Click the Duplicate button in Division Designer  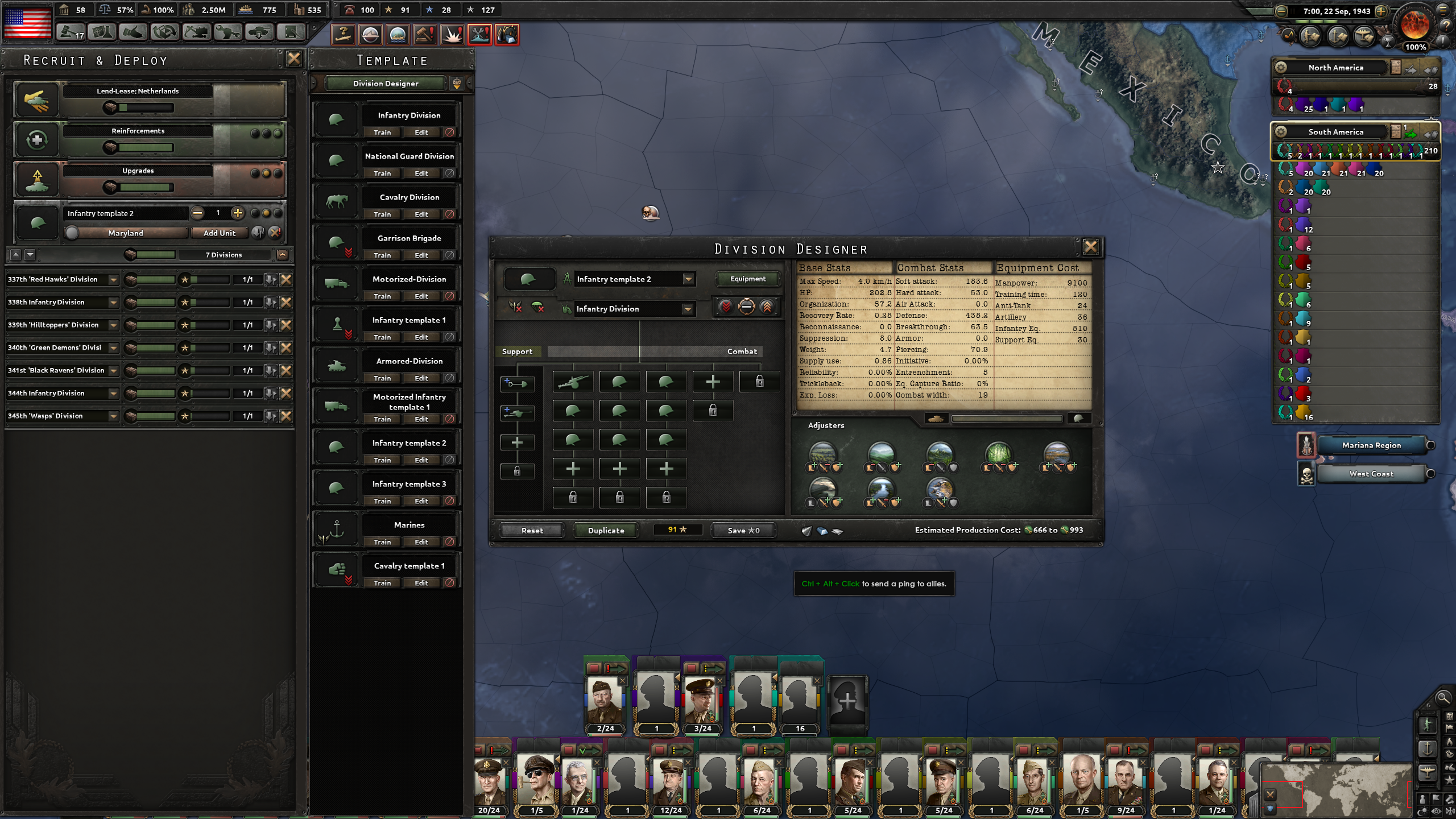(x=606, y=530)
